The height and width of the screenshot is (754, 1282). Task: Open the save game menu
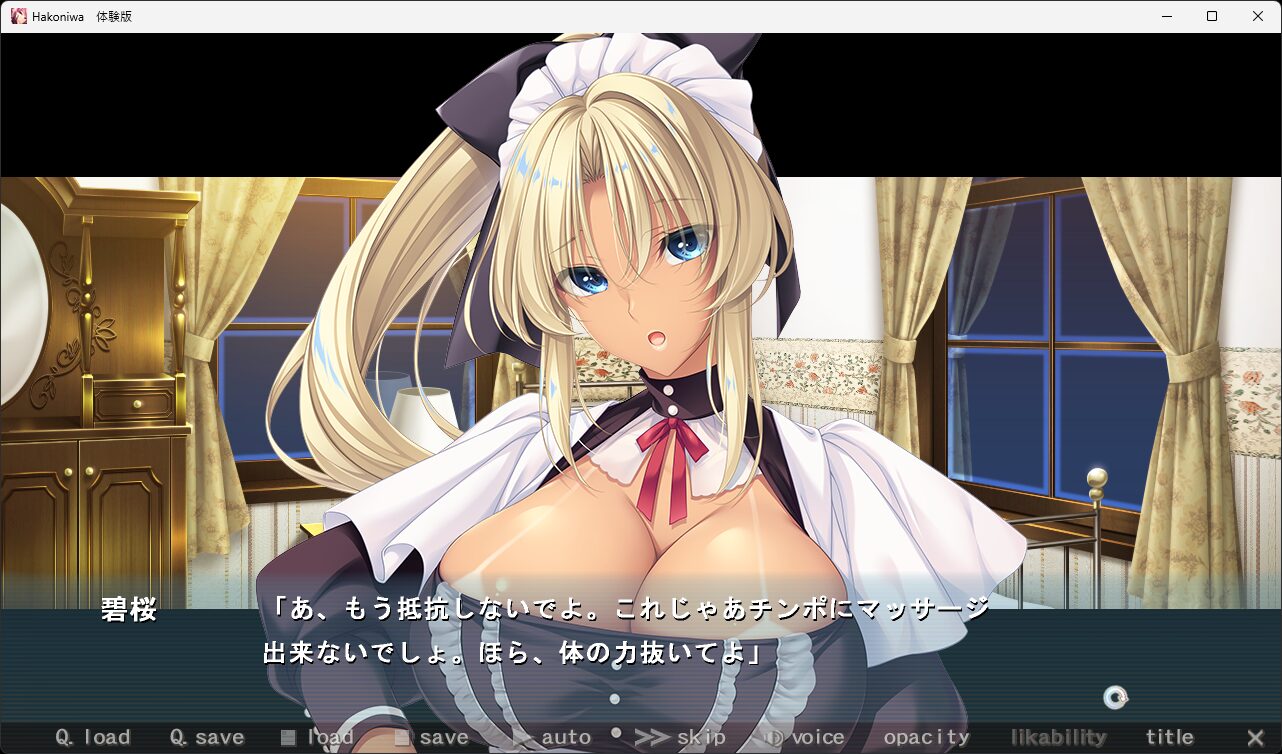(432, 738)
